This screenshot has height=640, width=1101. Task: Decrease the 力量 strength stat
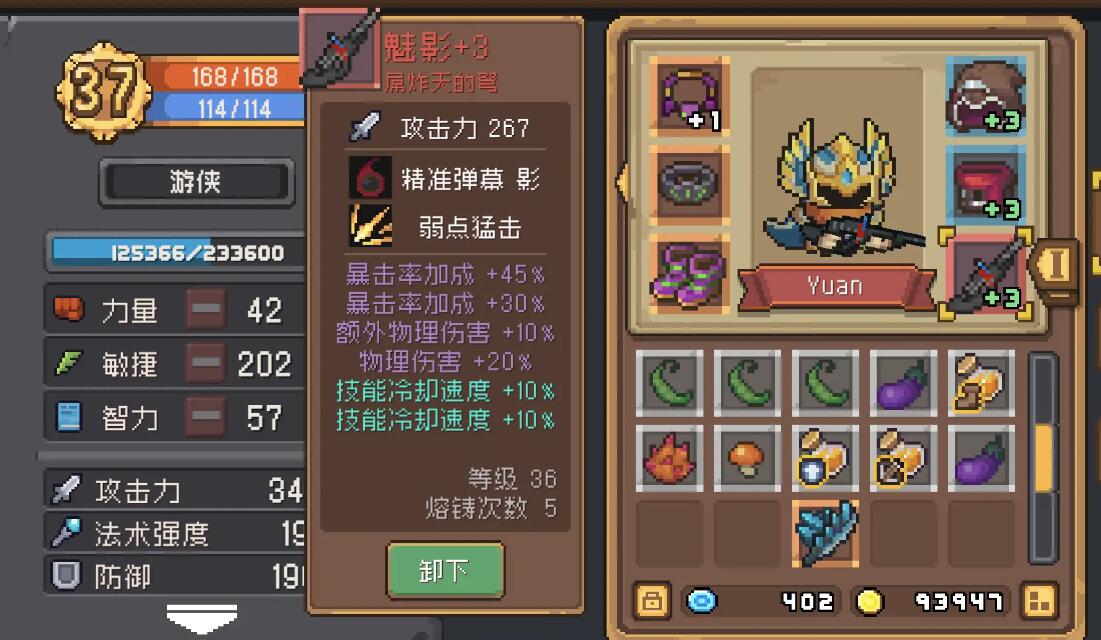tap(206, 310)
